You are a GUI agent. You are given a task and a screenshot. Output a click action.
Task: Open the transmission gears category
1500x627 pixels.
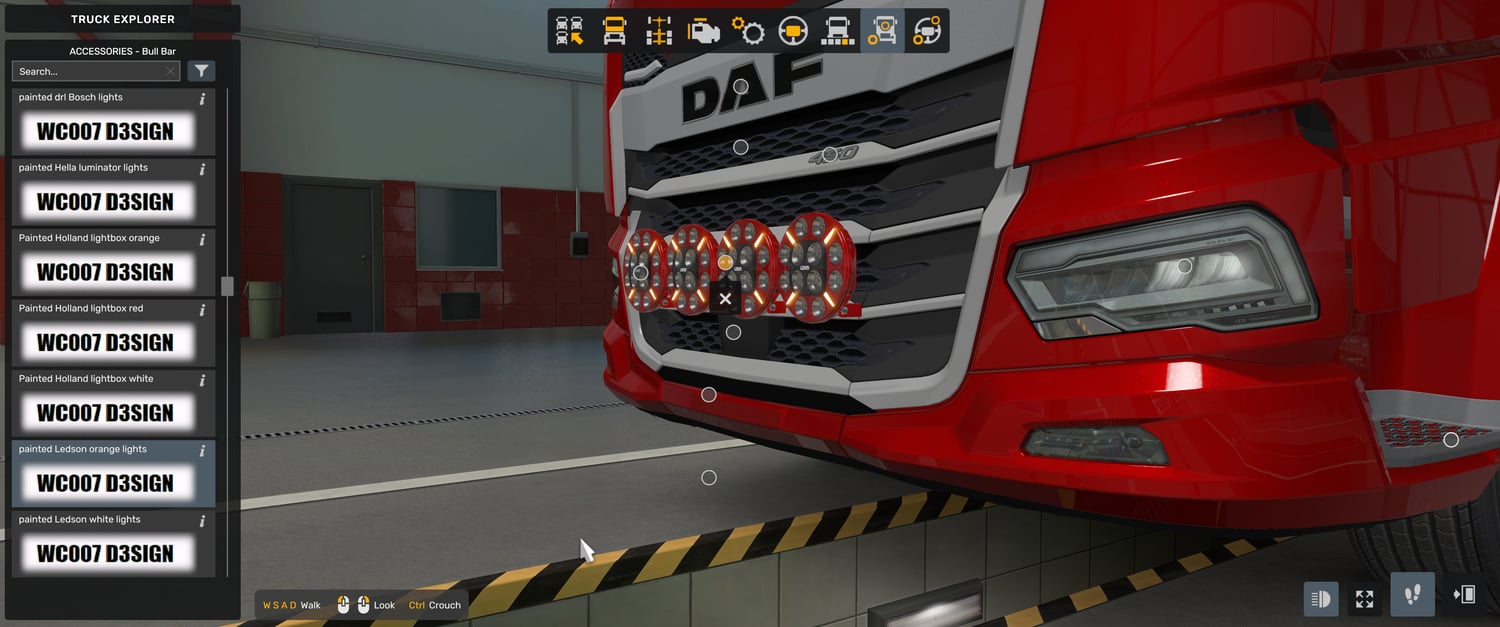[748, 31]
